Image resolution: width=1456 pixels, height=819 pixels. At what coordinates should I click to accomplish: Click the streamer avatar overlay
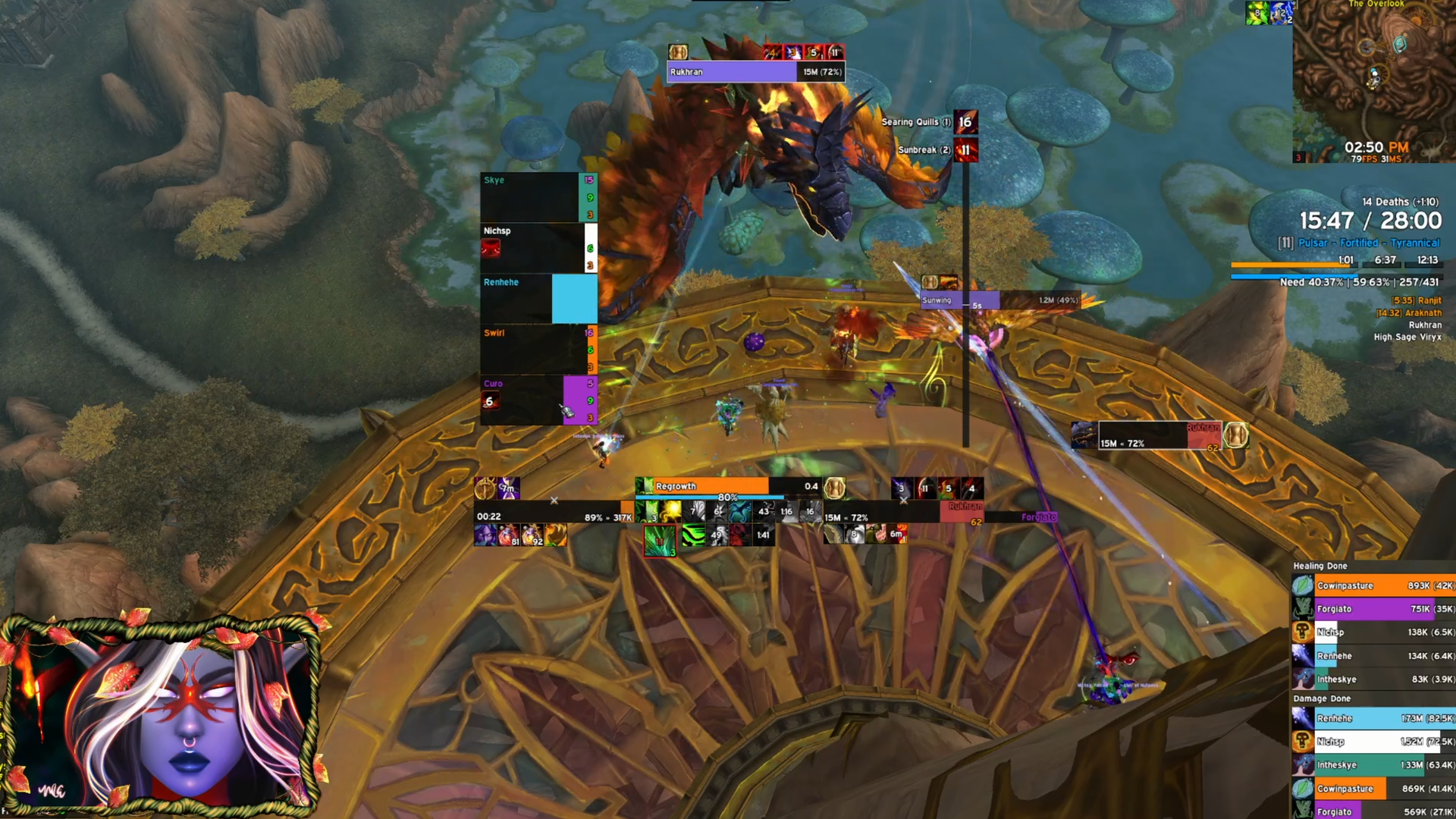click(x=161, y=717)
